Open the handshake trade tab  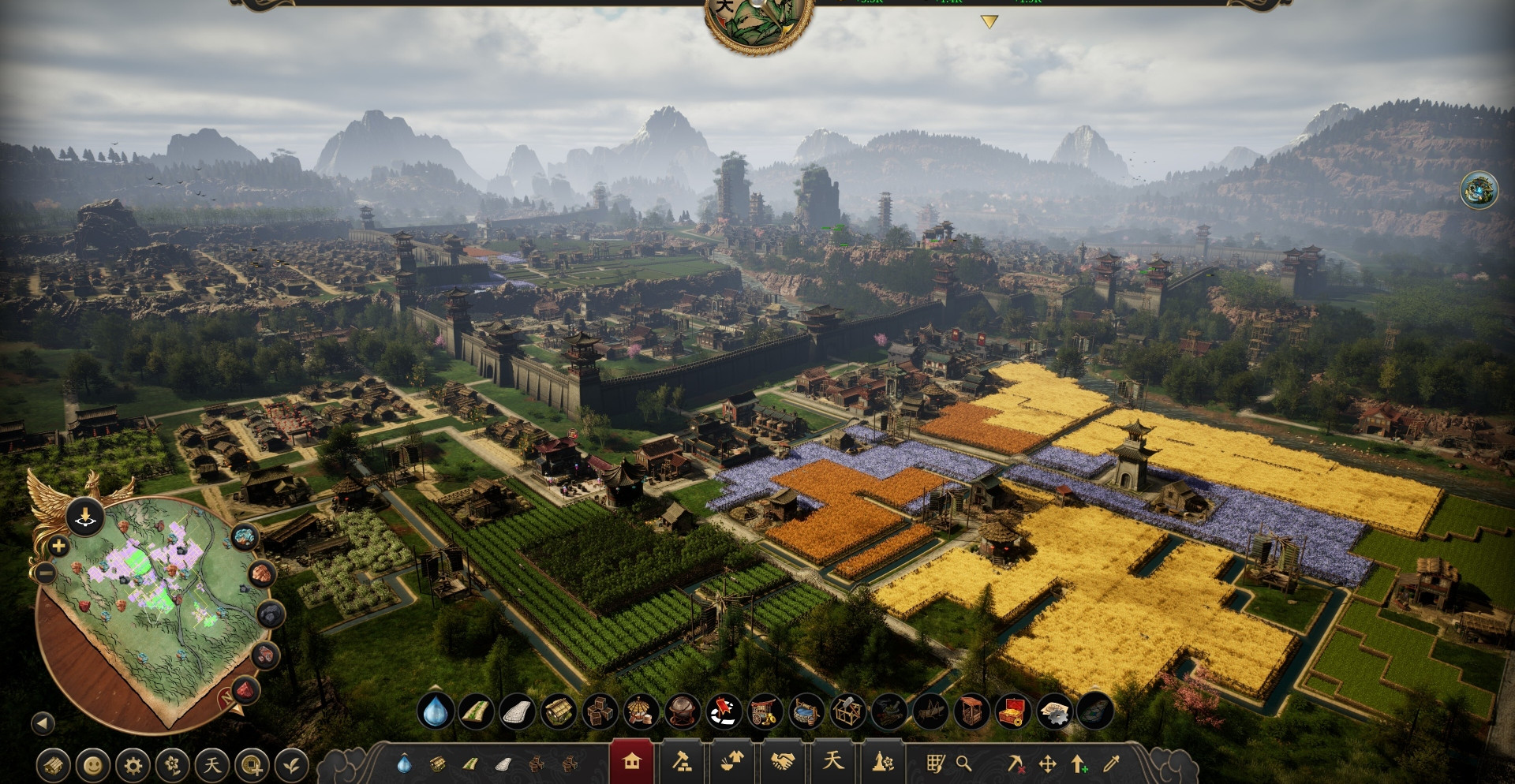click(783, 762)
